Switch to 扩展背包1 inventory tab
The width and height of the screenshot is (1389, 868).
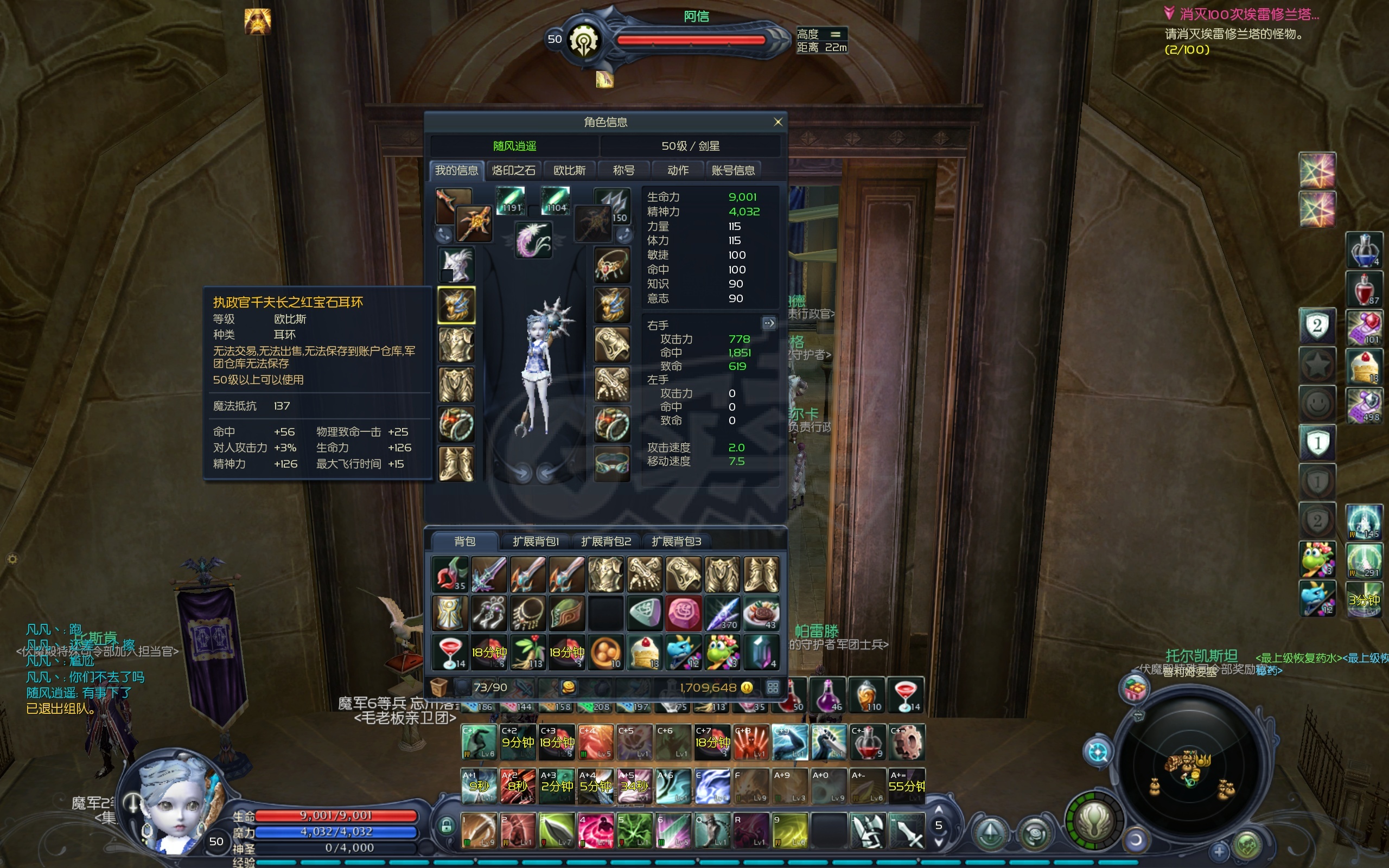click(x=536, y=541)
